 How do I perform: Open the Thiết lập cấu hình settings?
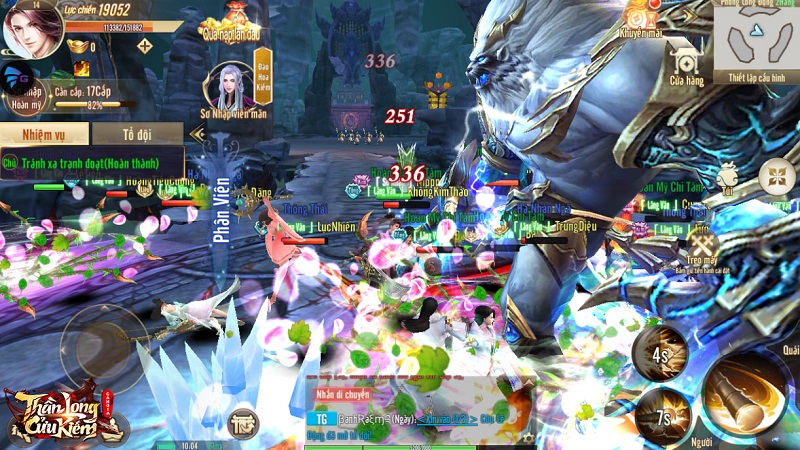[x=756, y=78]
